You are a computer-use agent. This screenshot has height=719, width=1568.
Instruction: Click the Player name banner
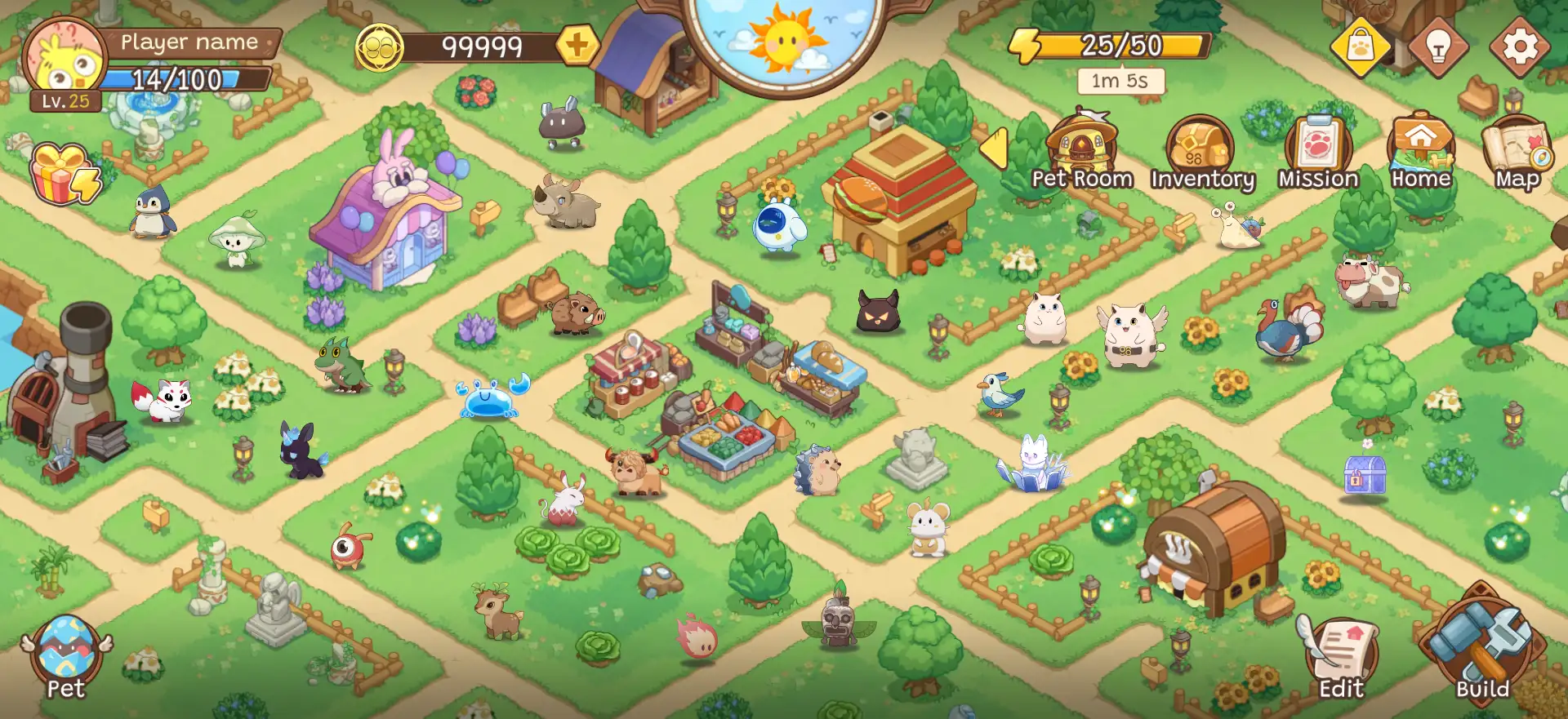pos(189,42)
